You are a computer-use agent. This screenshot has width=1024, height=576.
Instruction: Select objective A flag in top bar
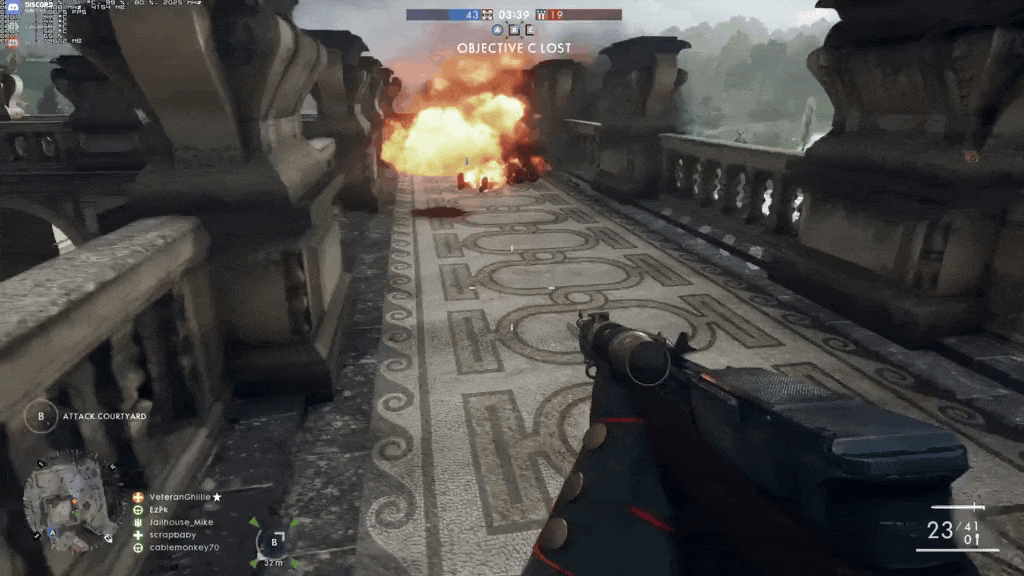point(499,30)
